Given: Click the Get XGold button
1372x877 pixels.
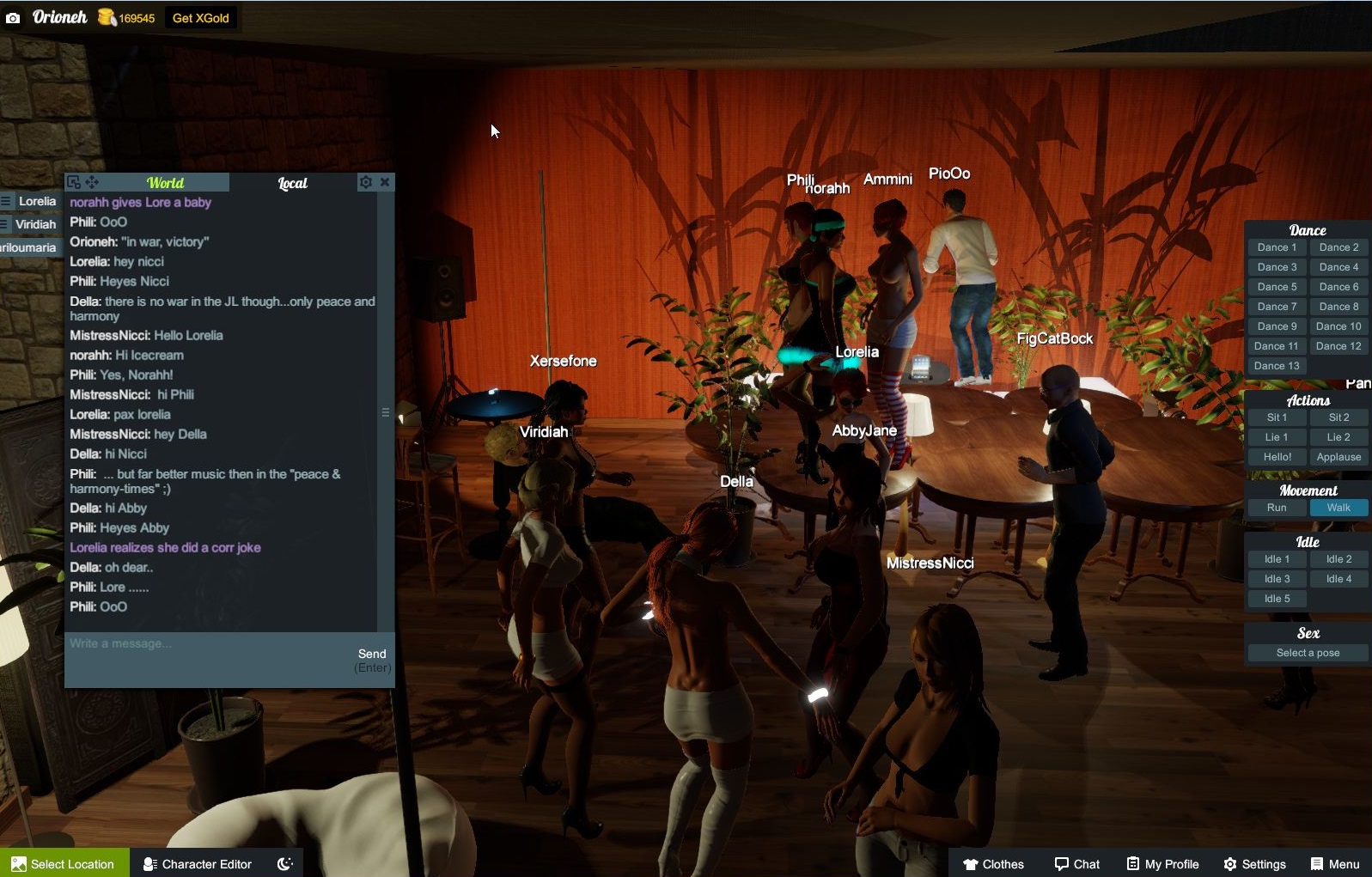Looking at the screenshot, I should [200, 18].
